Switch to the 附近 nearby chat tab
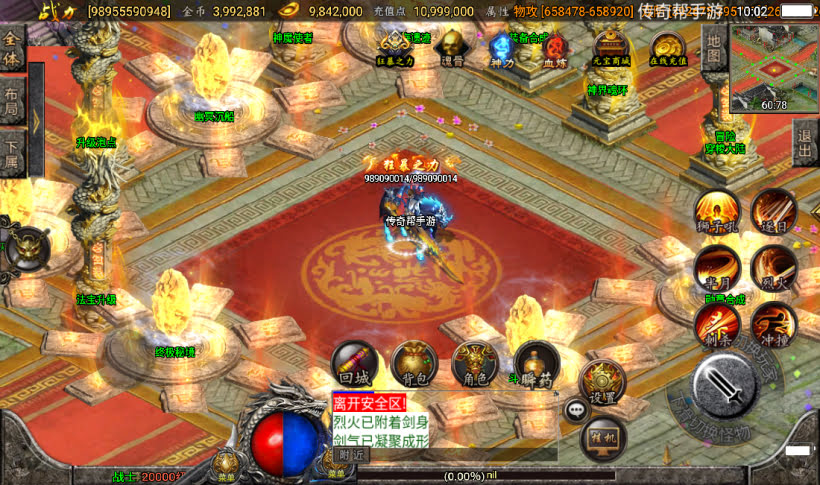 tap(351, 454)
